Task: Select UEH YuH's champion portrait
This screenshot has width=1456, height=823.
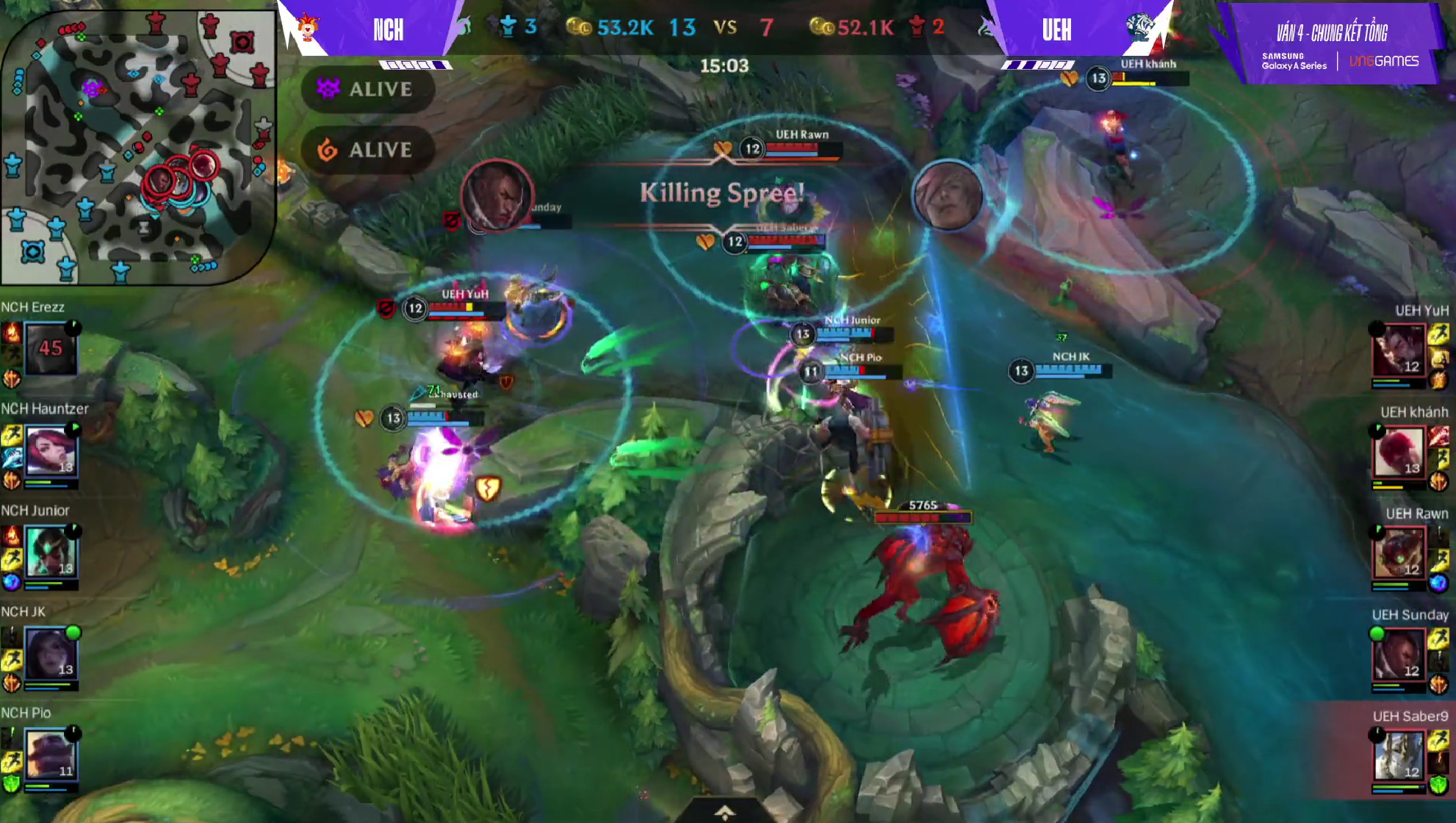Action: 1399,351
